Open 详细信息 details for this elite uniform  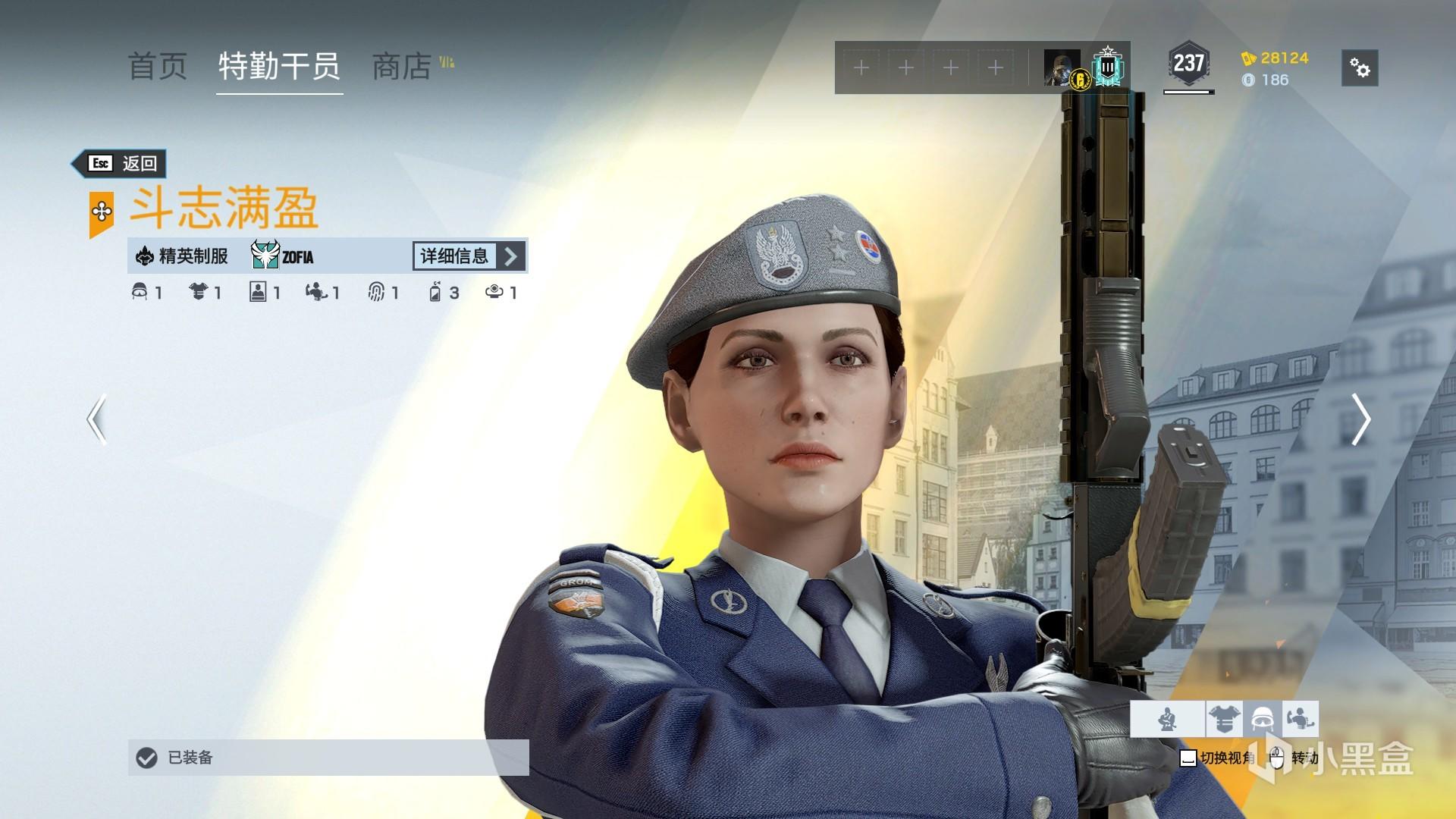click(469, 256)
